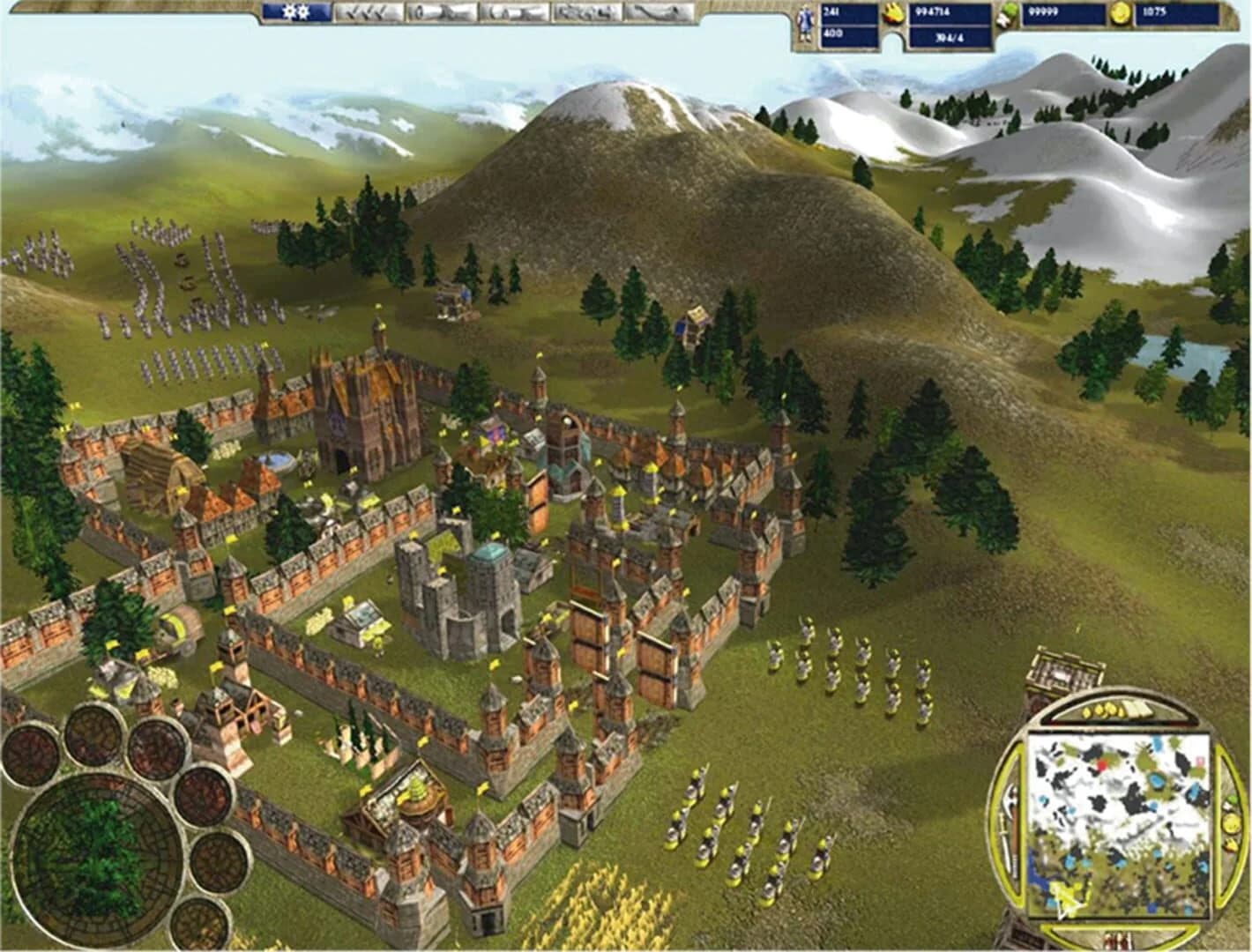The image size is (1252, 952).
Task: Click the rifle icon at the toolbar's right end
Action: (x=659, y=13)
